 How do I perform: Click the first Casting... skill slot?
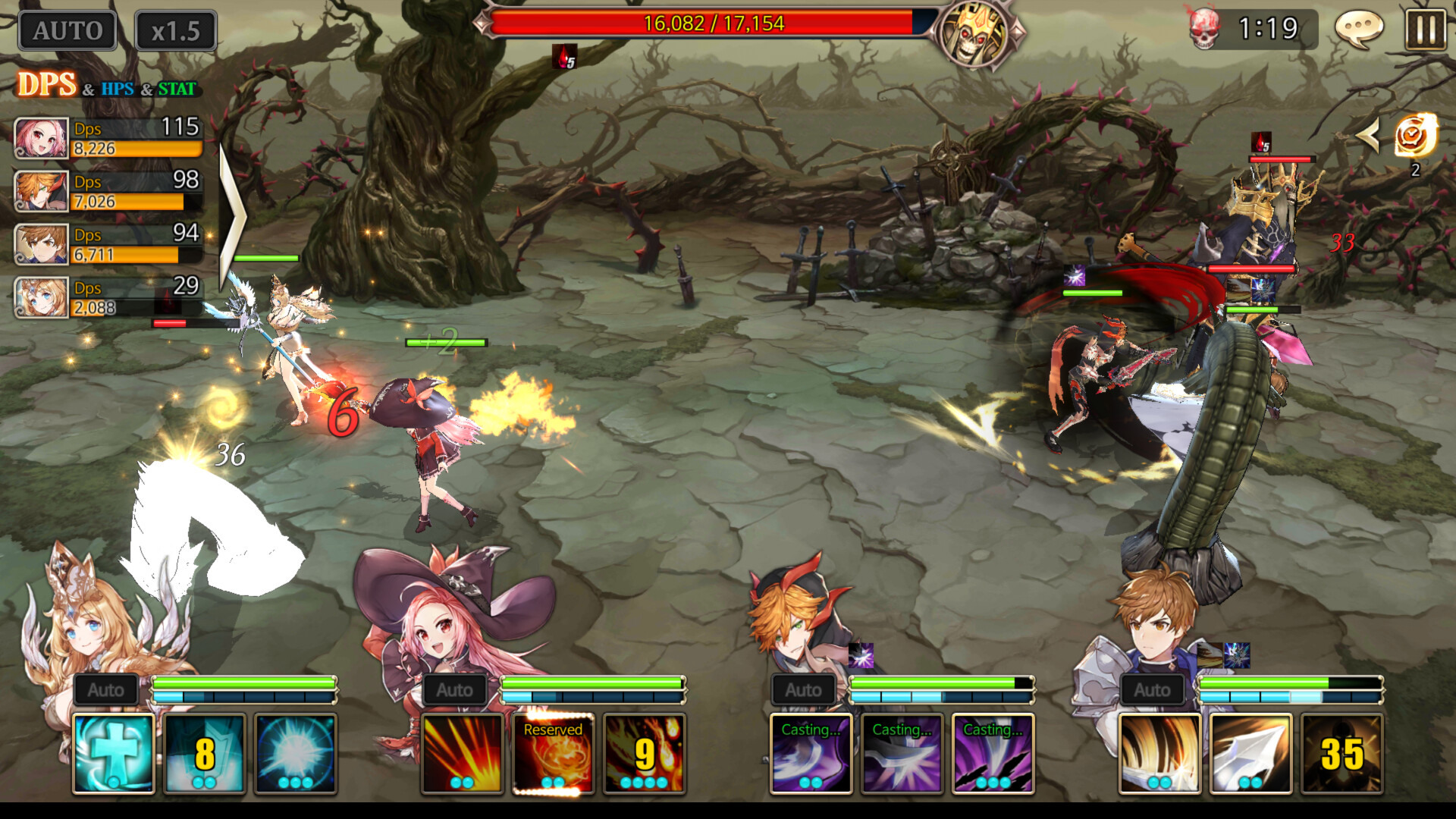click(812, 753)
